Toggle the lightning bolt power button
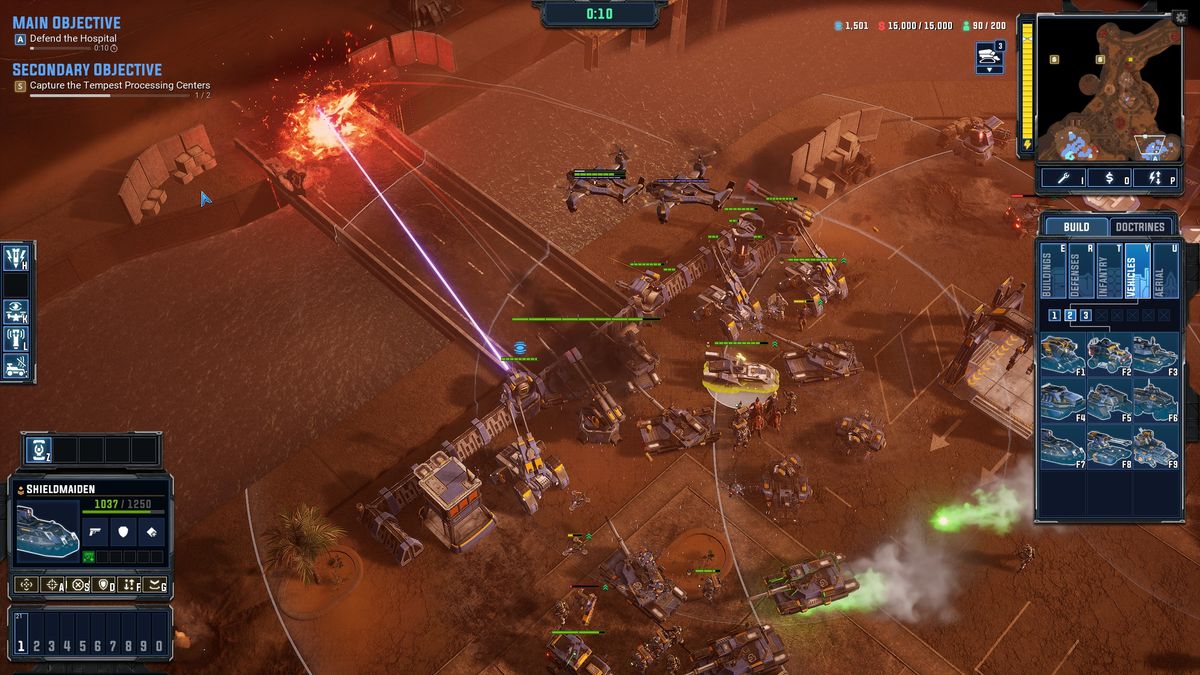The image size is (1200, 675). [x=1157, y=178]
